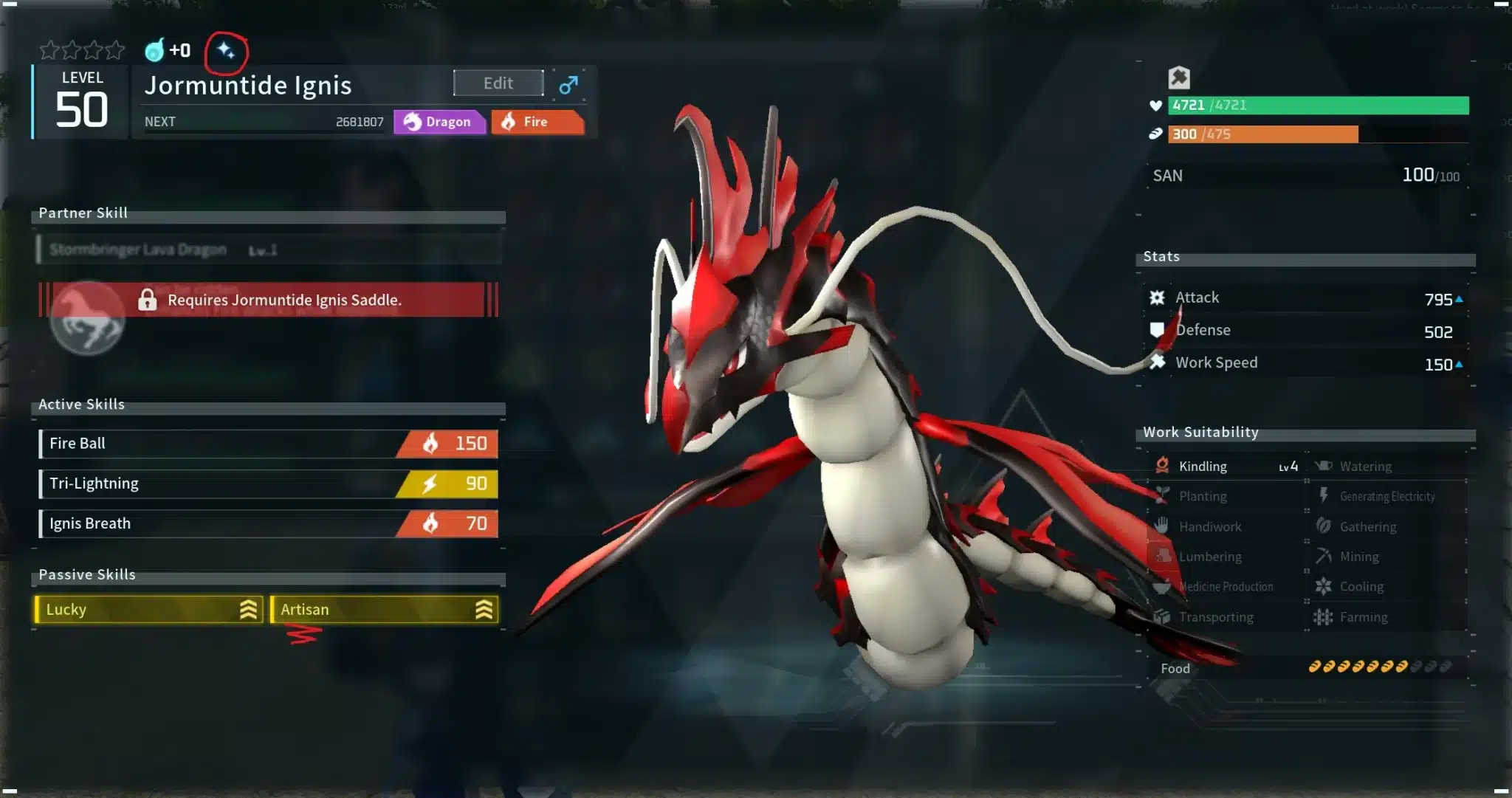The width and height of the screenshot is (1512, 798).
Task: Click the Edit name button
Action: pos(498,83)
